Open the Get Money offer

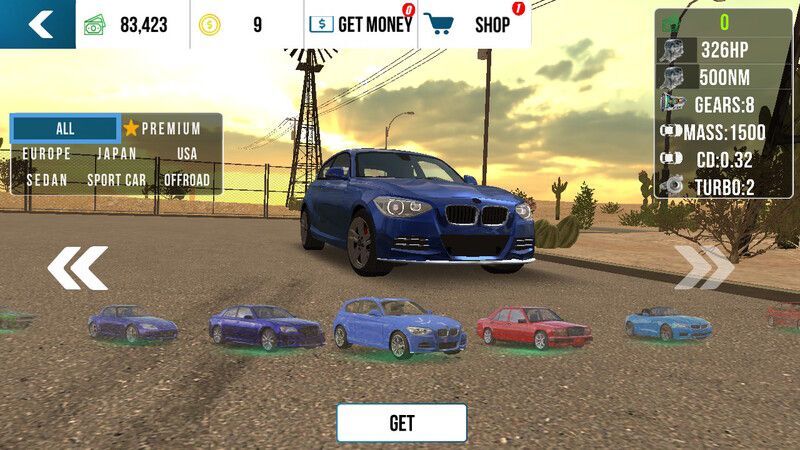pos(360,25)
